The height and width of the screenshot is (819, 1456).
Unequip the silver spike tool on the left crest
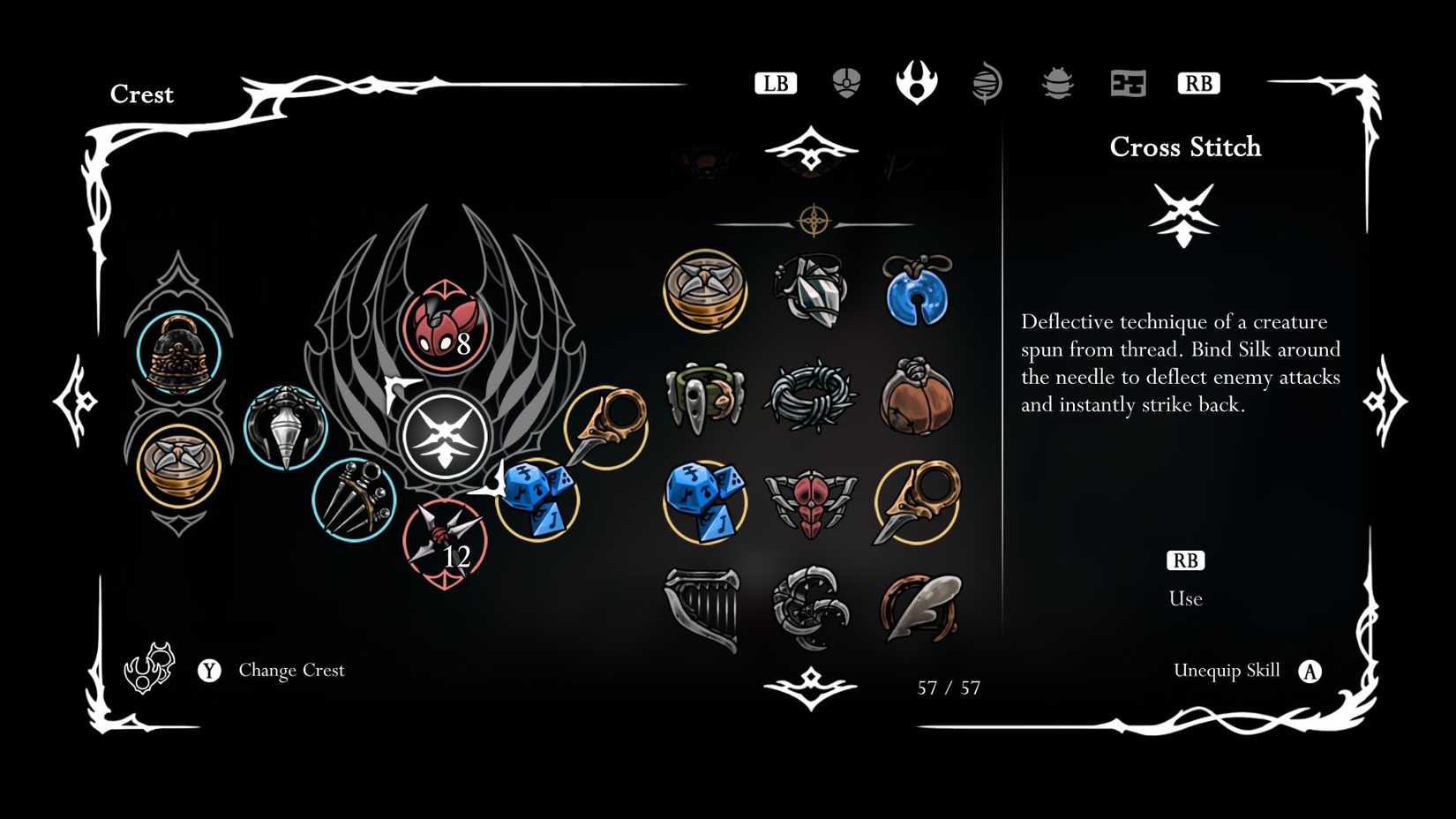point(284,430)
